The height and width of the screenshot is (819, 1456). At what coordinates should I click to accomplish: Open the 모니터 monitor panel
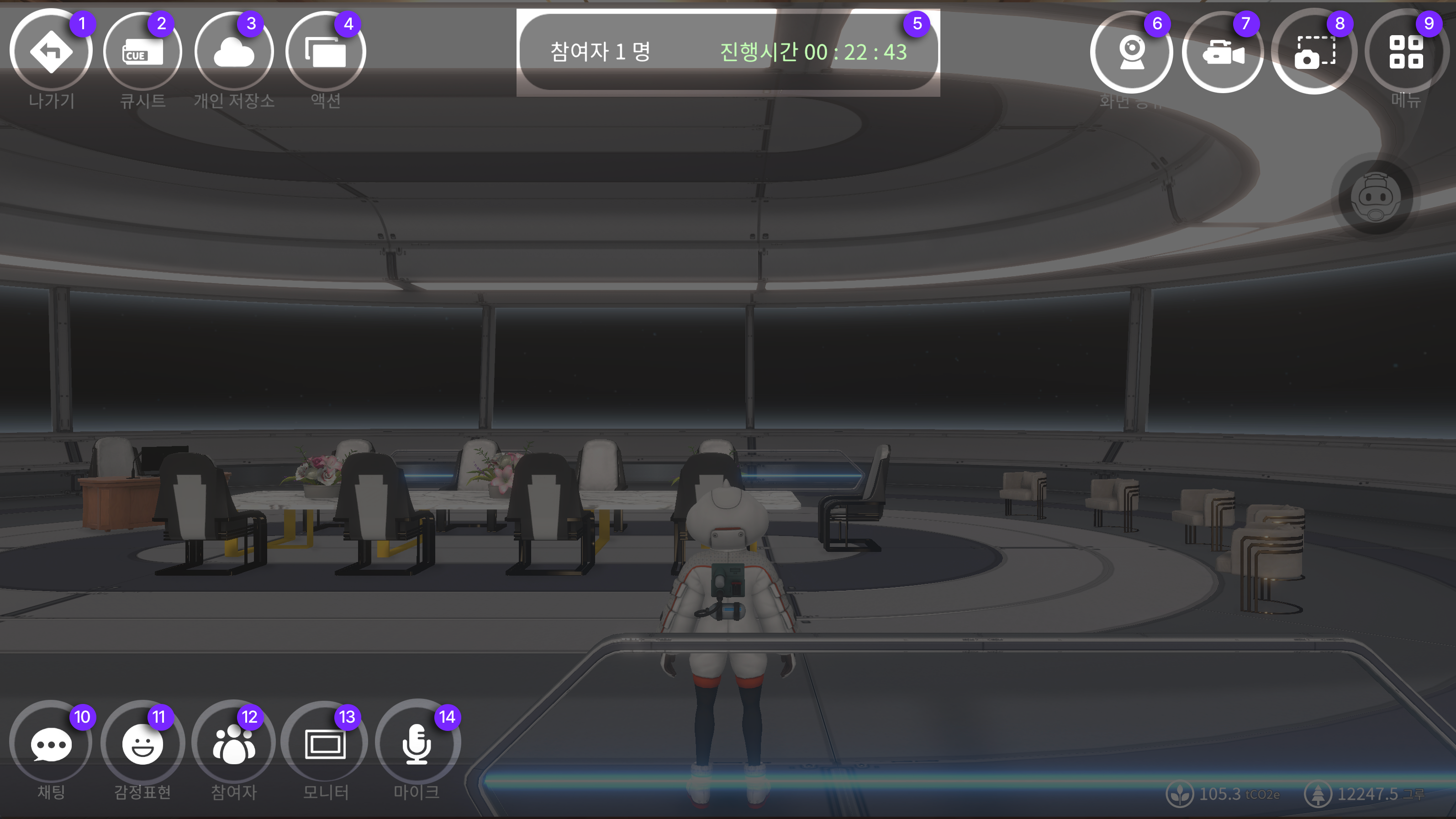pos(325,744)
